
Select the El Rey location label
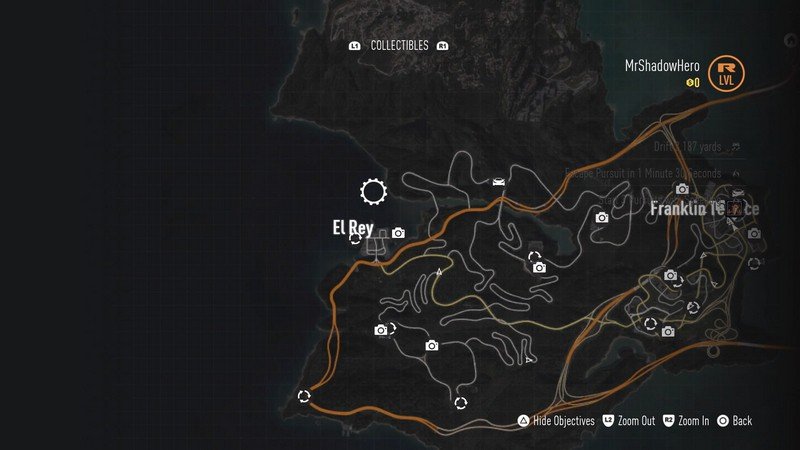pyautogui.click(x=353, y=228)
